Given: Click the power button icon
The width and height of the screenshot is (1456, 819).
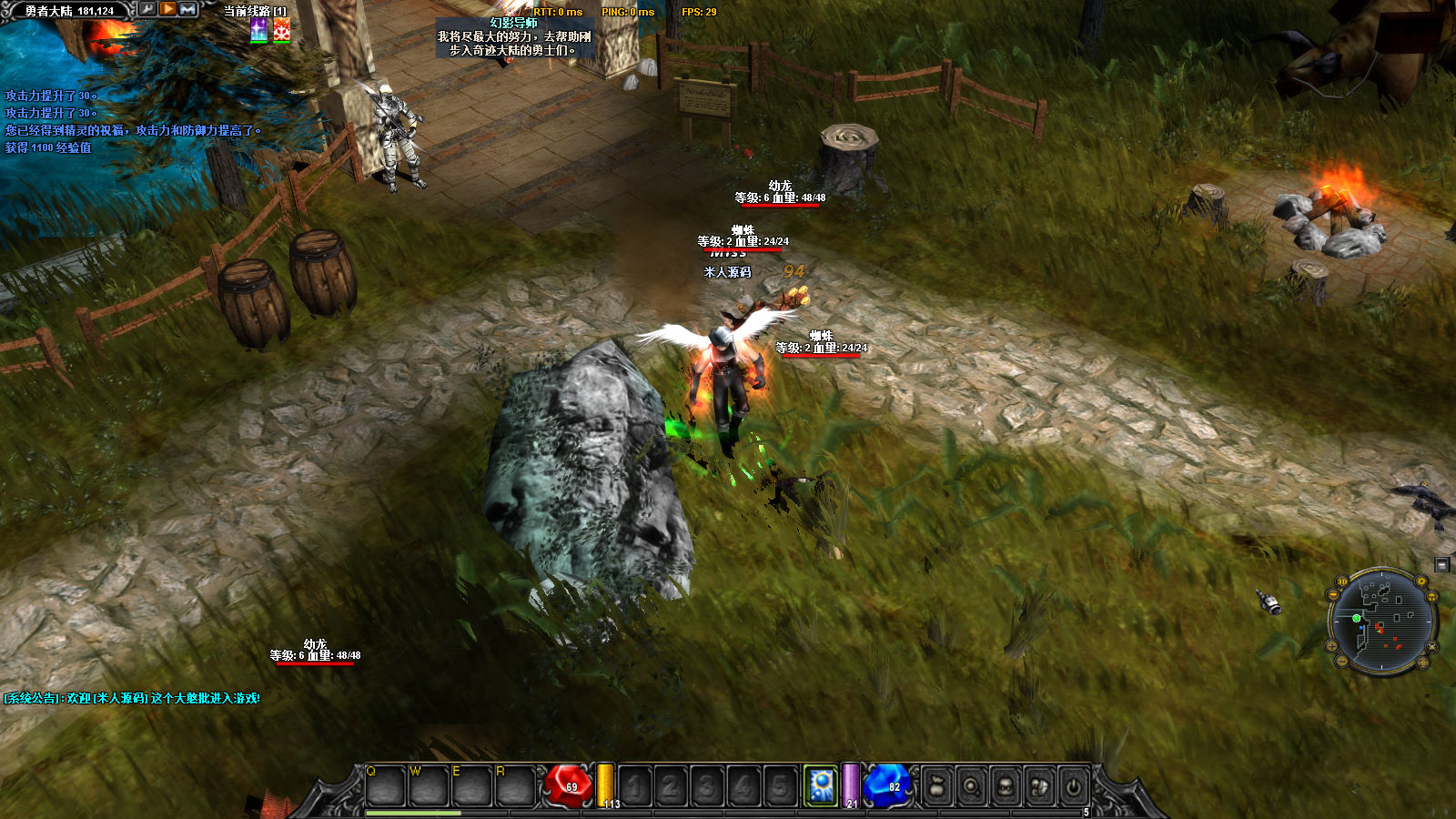Looking at the screenshot, I should (x=1074, y=786).
